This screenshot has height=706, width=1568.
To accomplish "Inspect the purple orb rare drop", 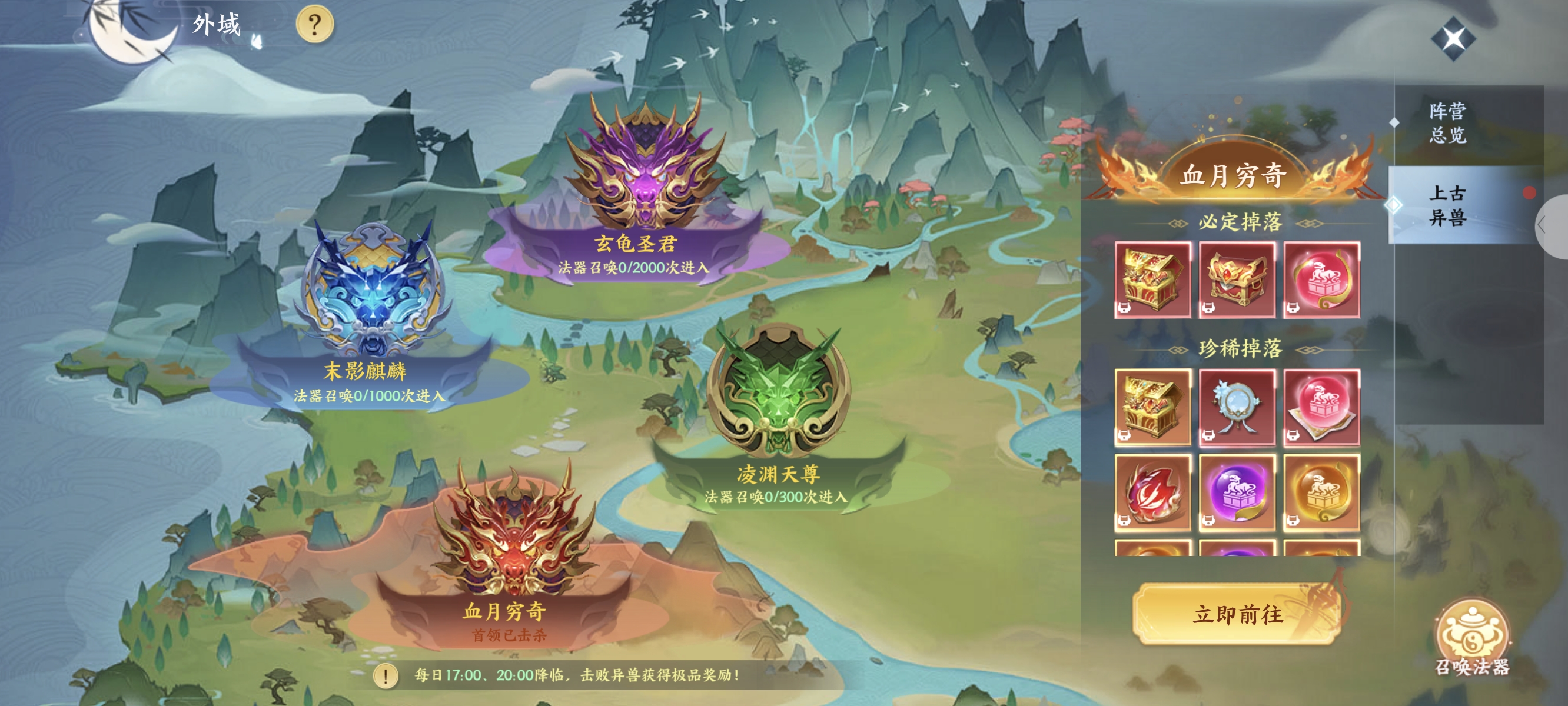I will 1237,492.
